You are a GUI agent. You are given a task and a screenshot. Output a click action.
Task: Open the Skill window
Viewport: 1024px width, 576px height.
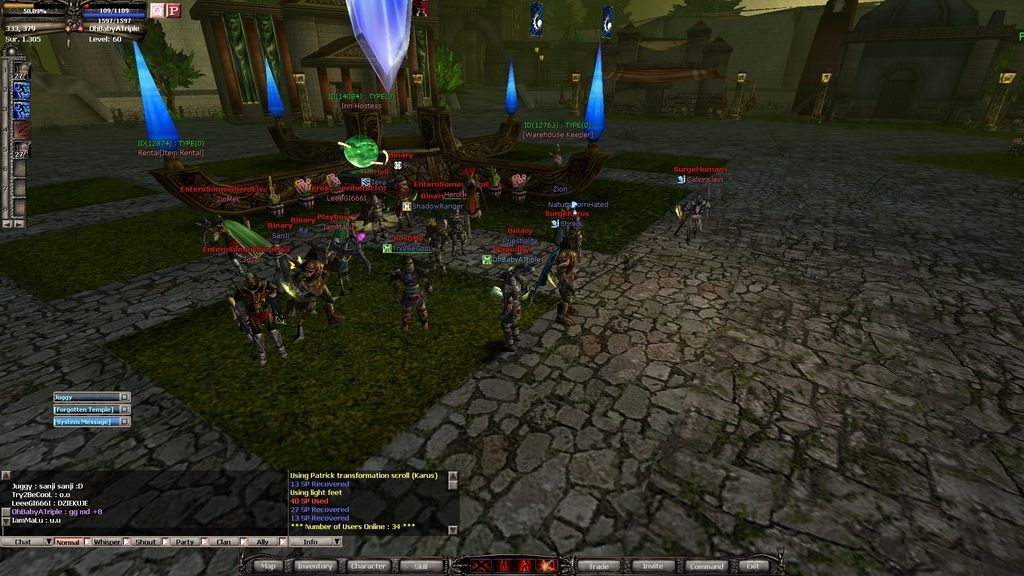(421, 566)
